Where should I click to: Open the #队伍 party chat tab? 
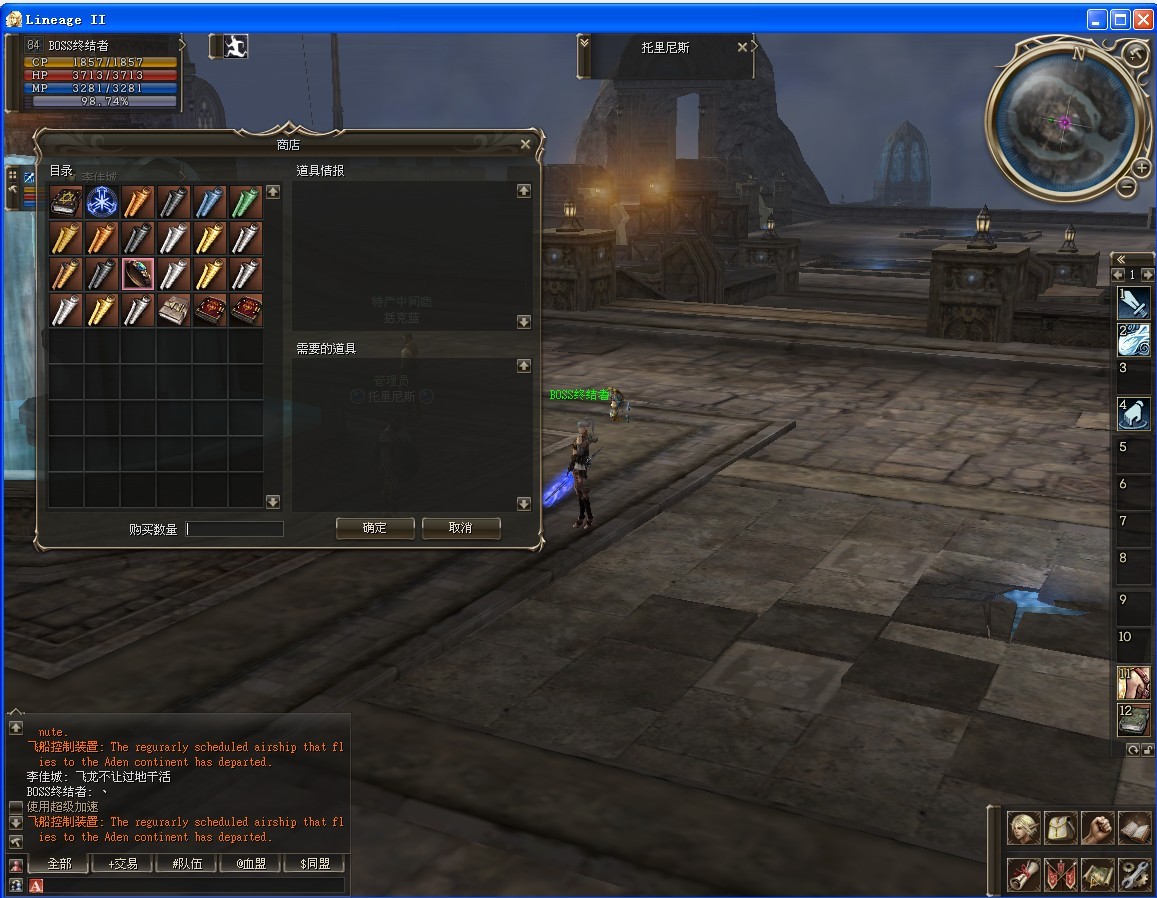click(x=186, y=863)
